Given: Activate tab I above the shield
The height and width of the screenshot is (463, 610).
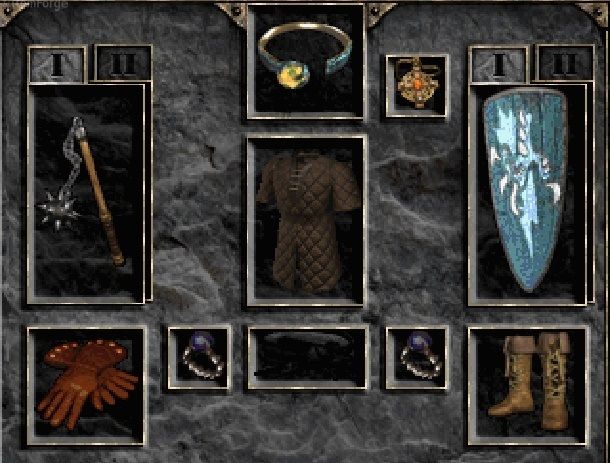Looking at the screenshot, I should click(499, 64).
